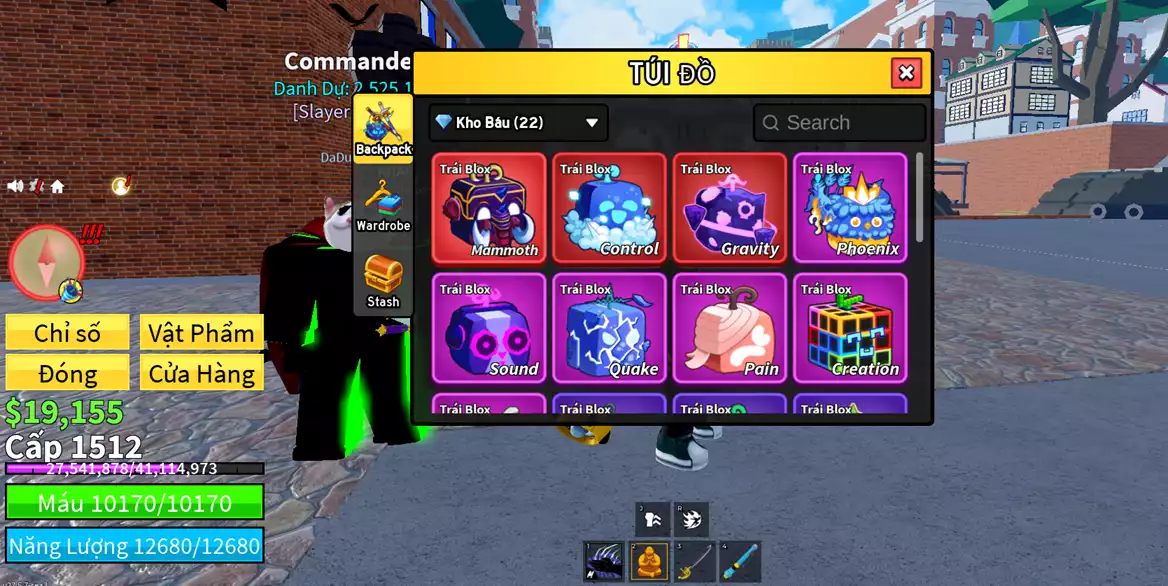Open the Wardrobe tab
Screen dimensions: 1168x586
click(383, 205)
